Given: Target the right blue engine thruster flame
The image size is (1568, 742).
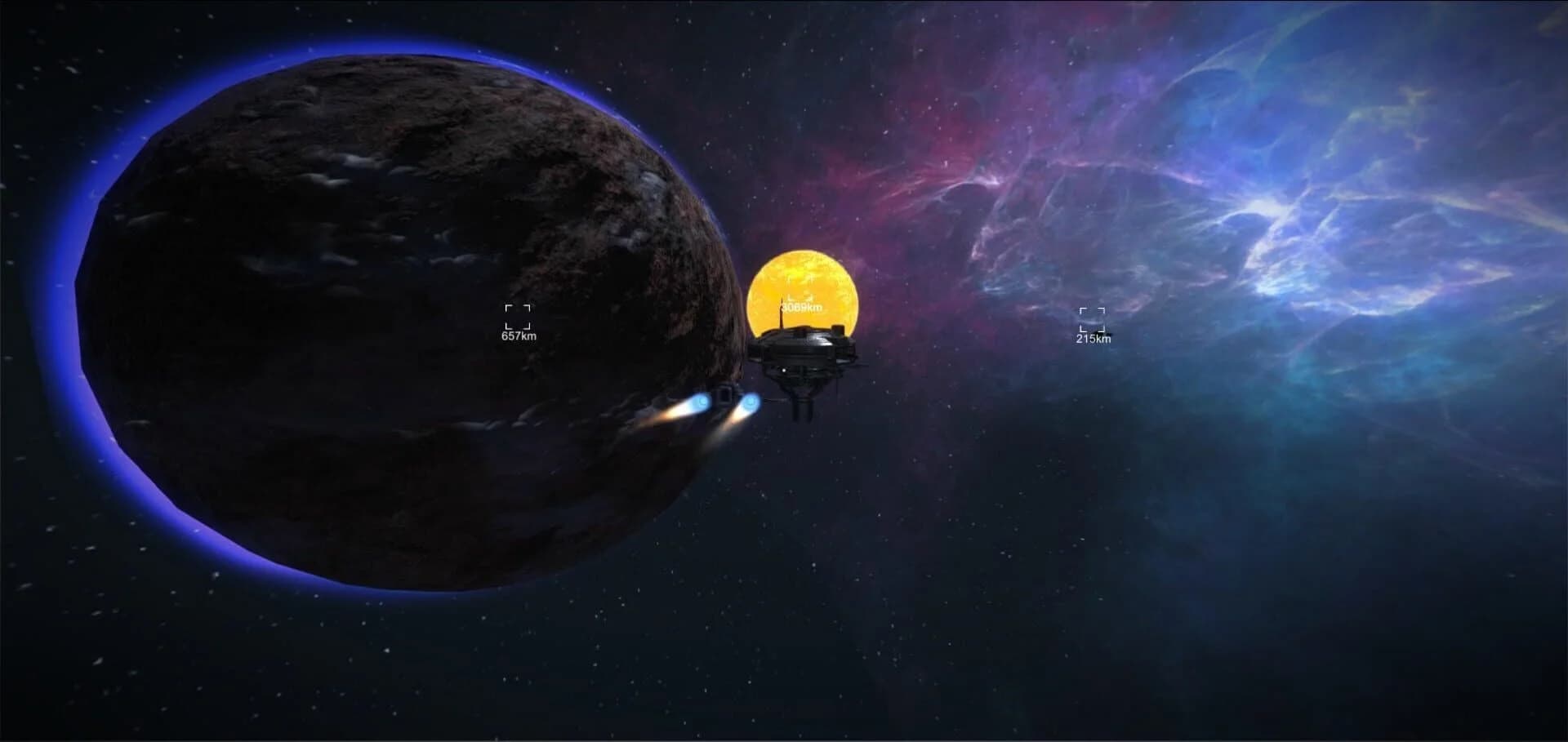Looking at the screenshot, I should (x=751, y=403).
